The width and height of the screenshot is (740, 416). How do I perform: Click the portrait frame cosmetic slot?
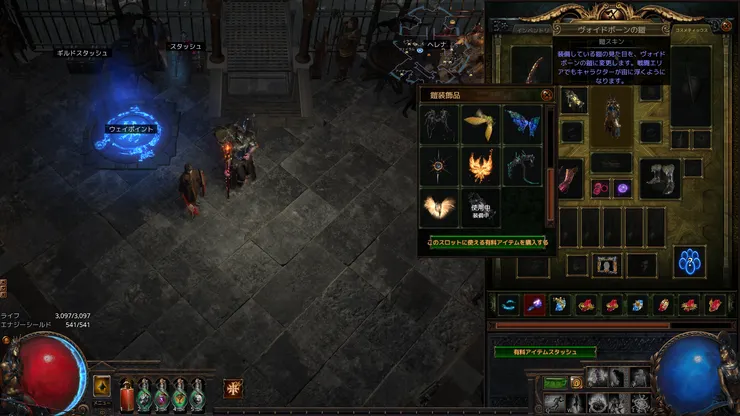[x=608, y=264]
